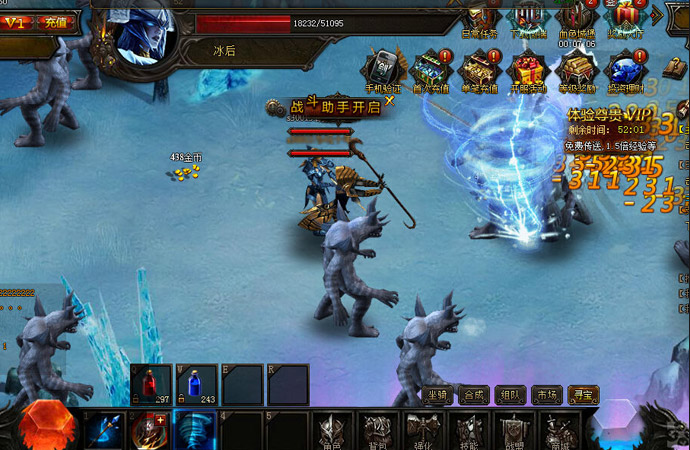This screenshot has height=450, width=690.
Task: Open the 投资理财 blue gem icon
Action: [624, 69]
